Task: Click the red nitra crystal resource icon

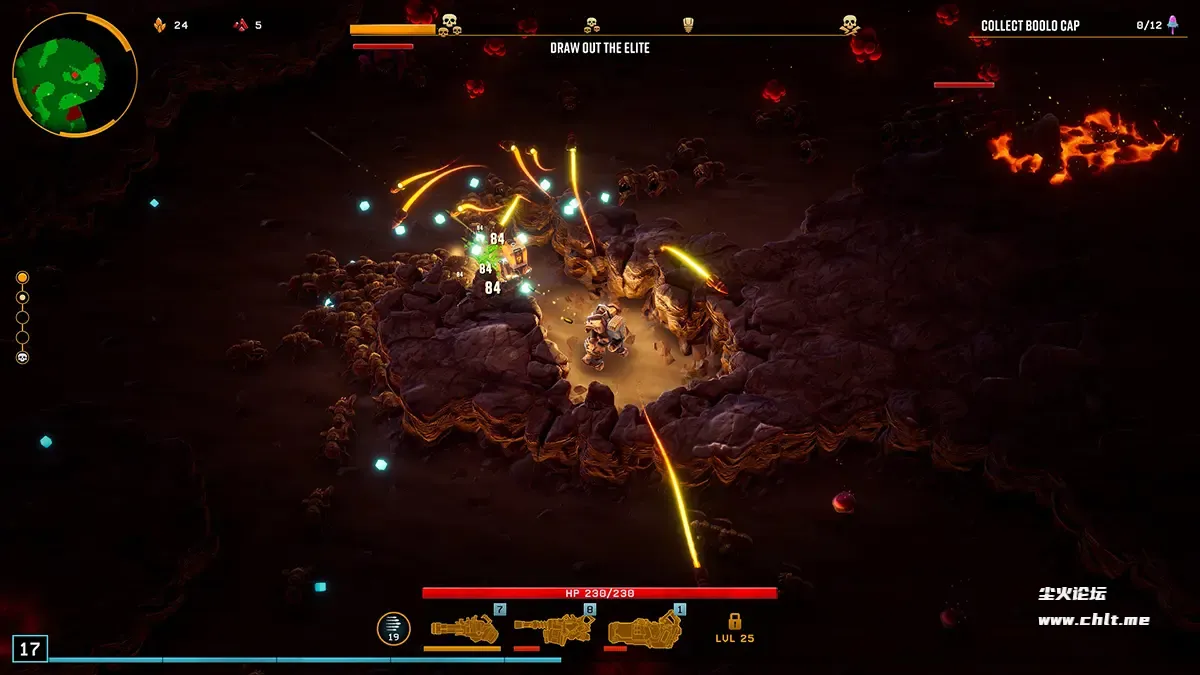Action: [x=241, y=25]
